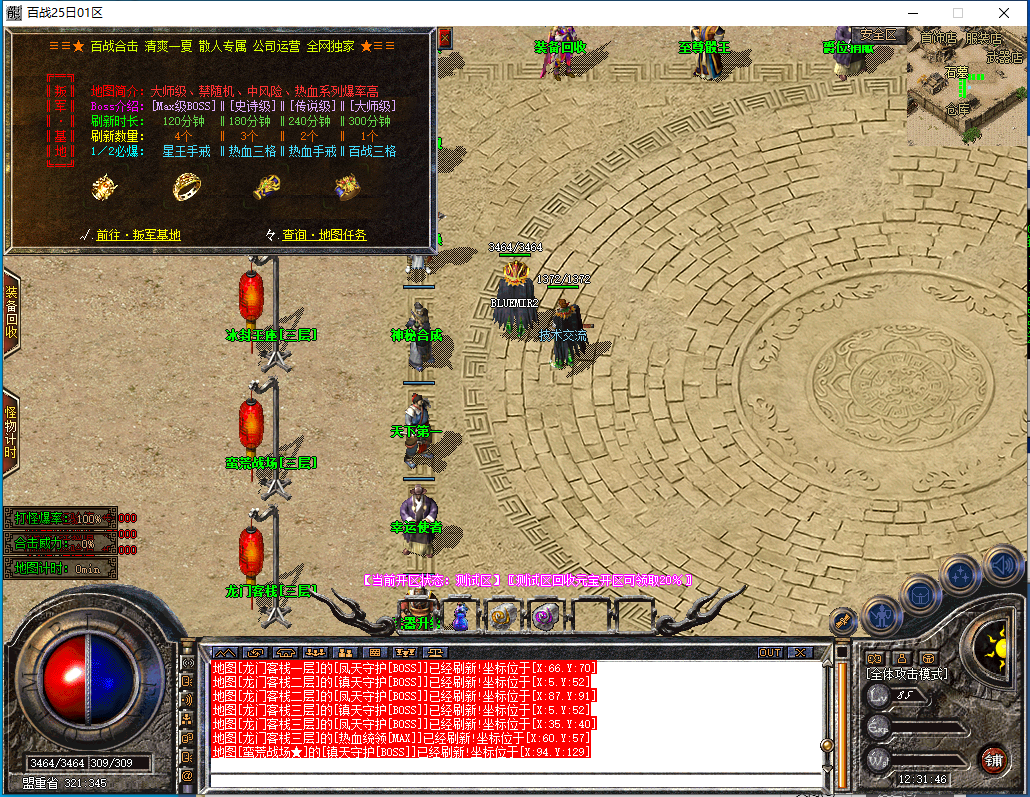Toggle the 全体攻击模式 attack mode label

tap(906, 674)
